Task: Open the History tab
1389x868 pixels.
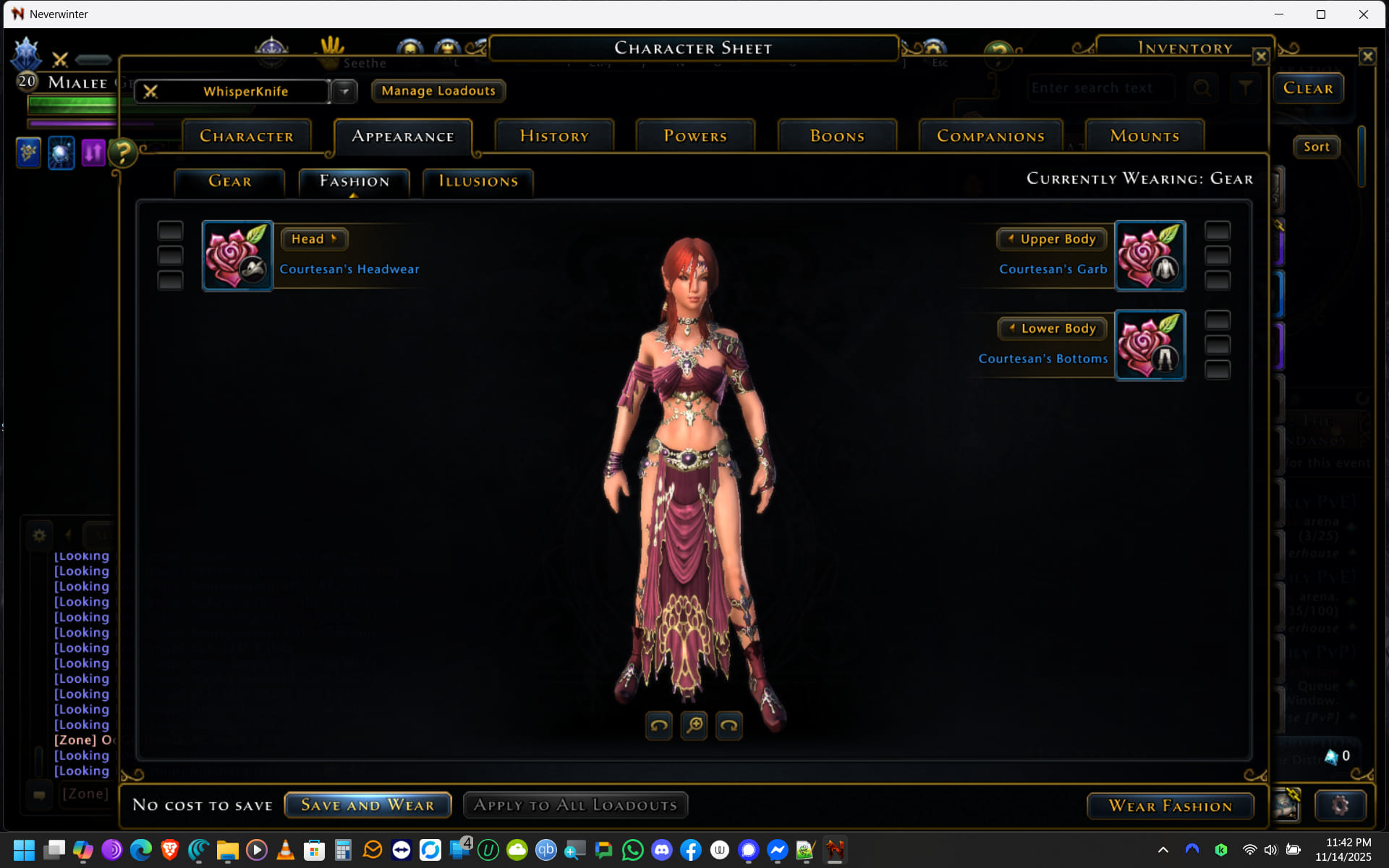Action: [554, 136]
